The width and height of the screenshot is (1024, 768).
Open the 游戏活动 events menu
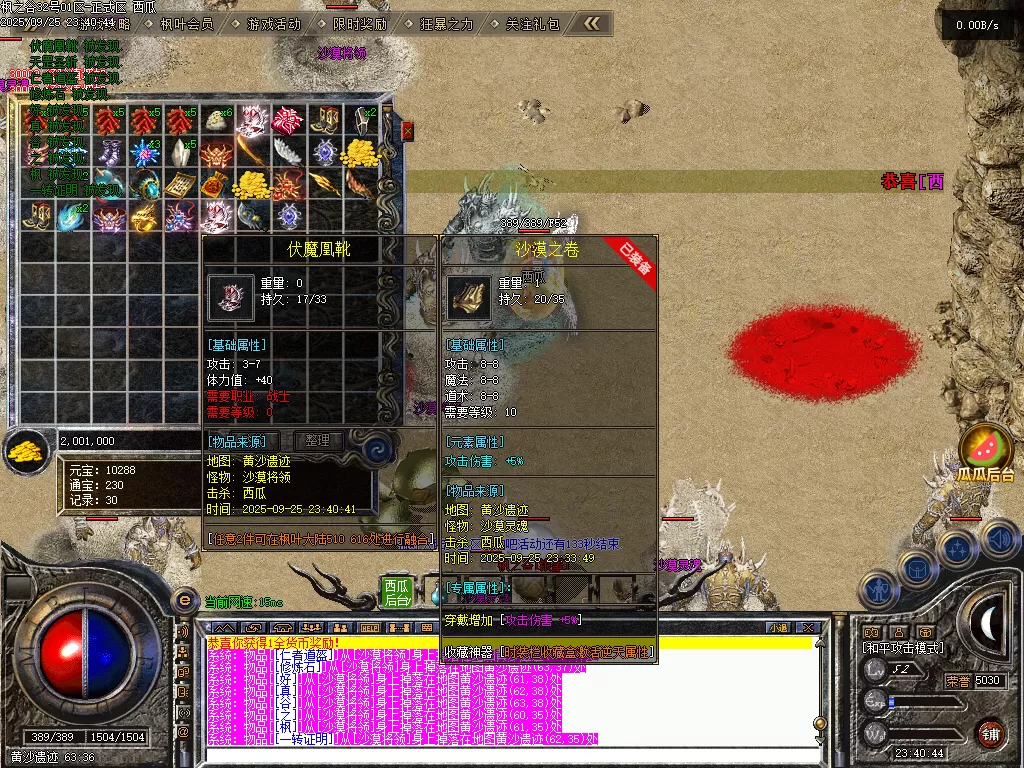tap(273, 24)
